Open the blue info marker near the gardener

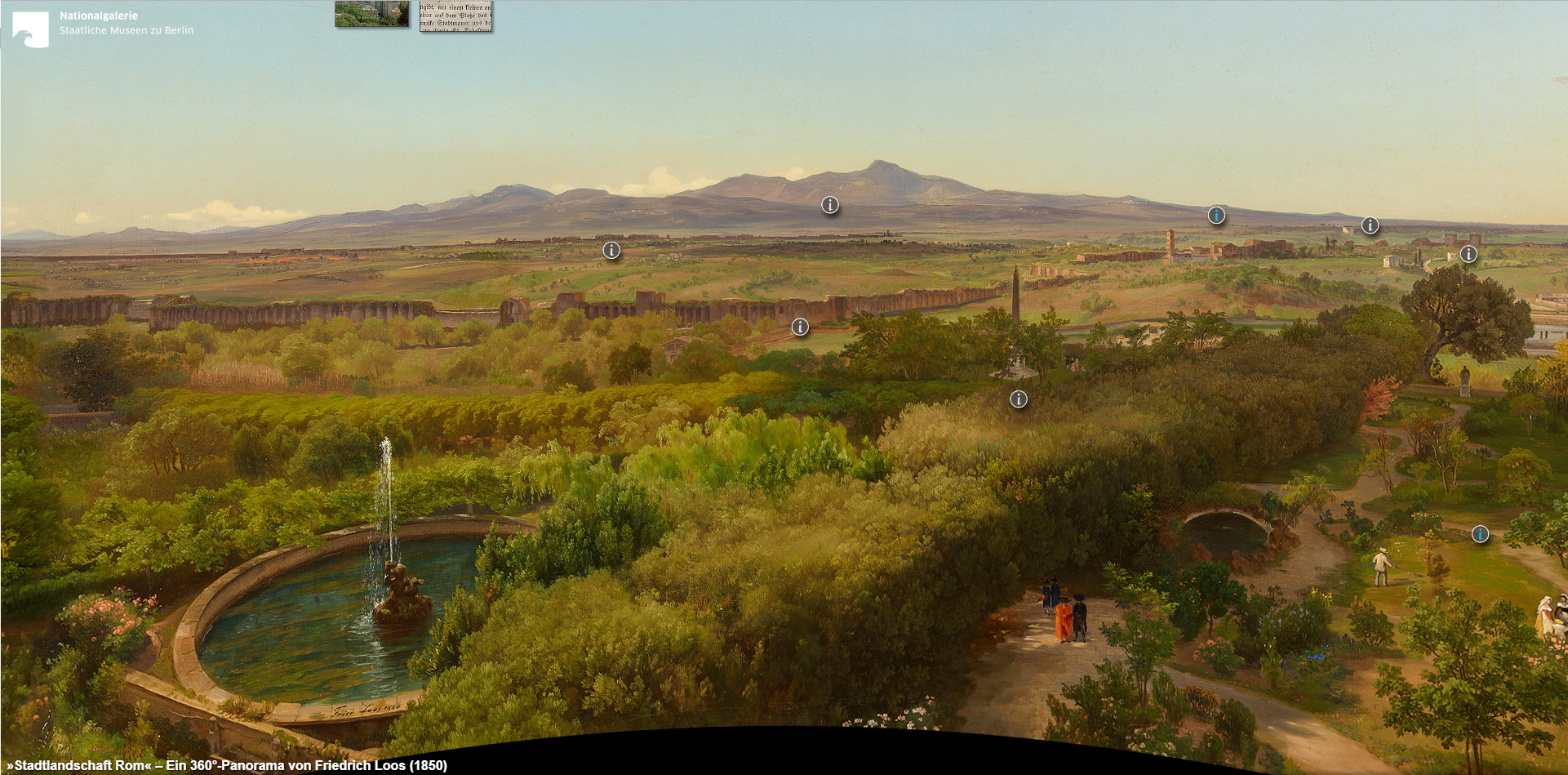point(1480,534)
